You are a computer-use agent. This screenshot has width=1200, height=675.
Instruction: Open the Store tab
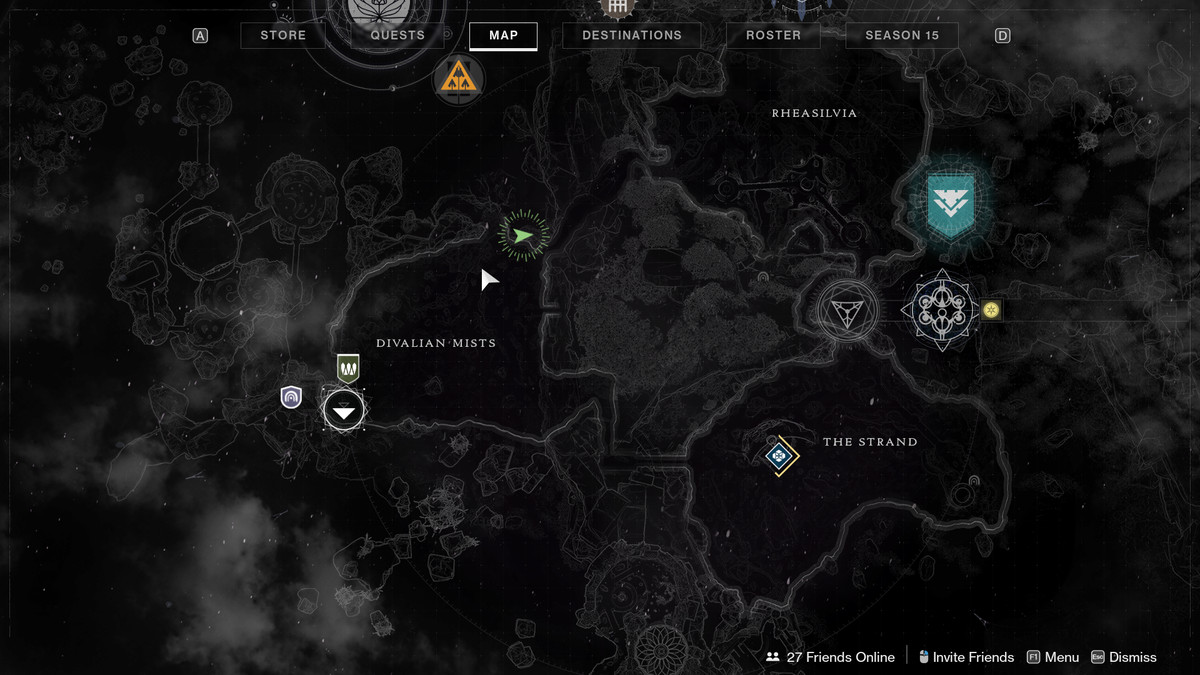[283, 36]
